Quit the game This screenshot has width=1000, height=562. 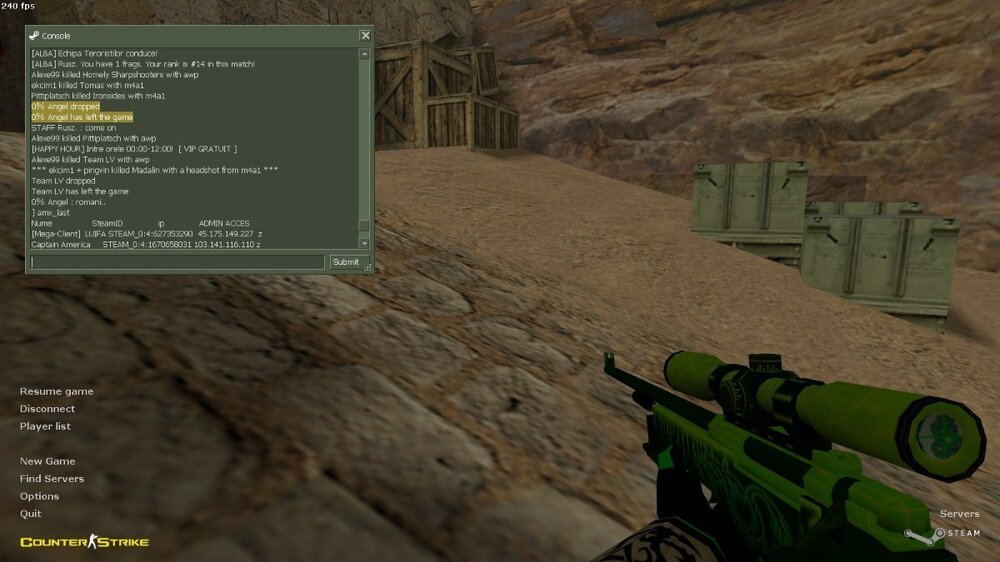[x=30, y=513]
